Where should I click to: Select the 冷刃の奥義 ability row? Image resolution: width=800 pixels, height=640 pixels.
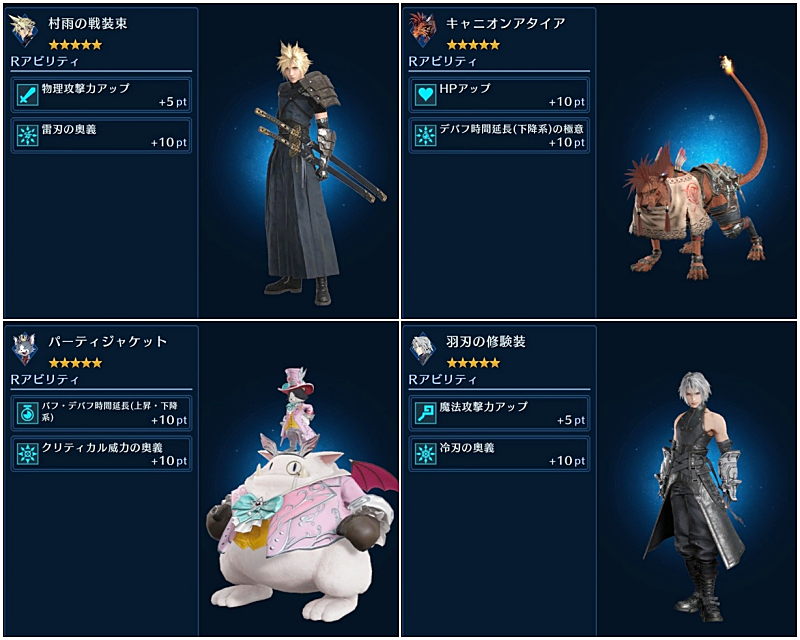[499, 453]
